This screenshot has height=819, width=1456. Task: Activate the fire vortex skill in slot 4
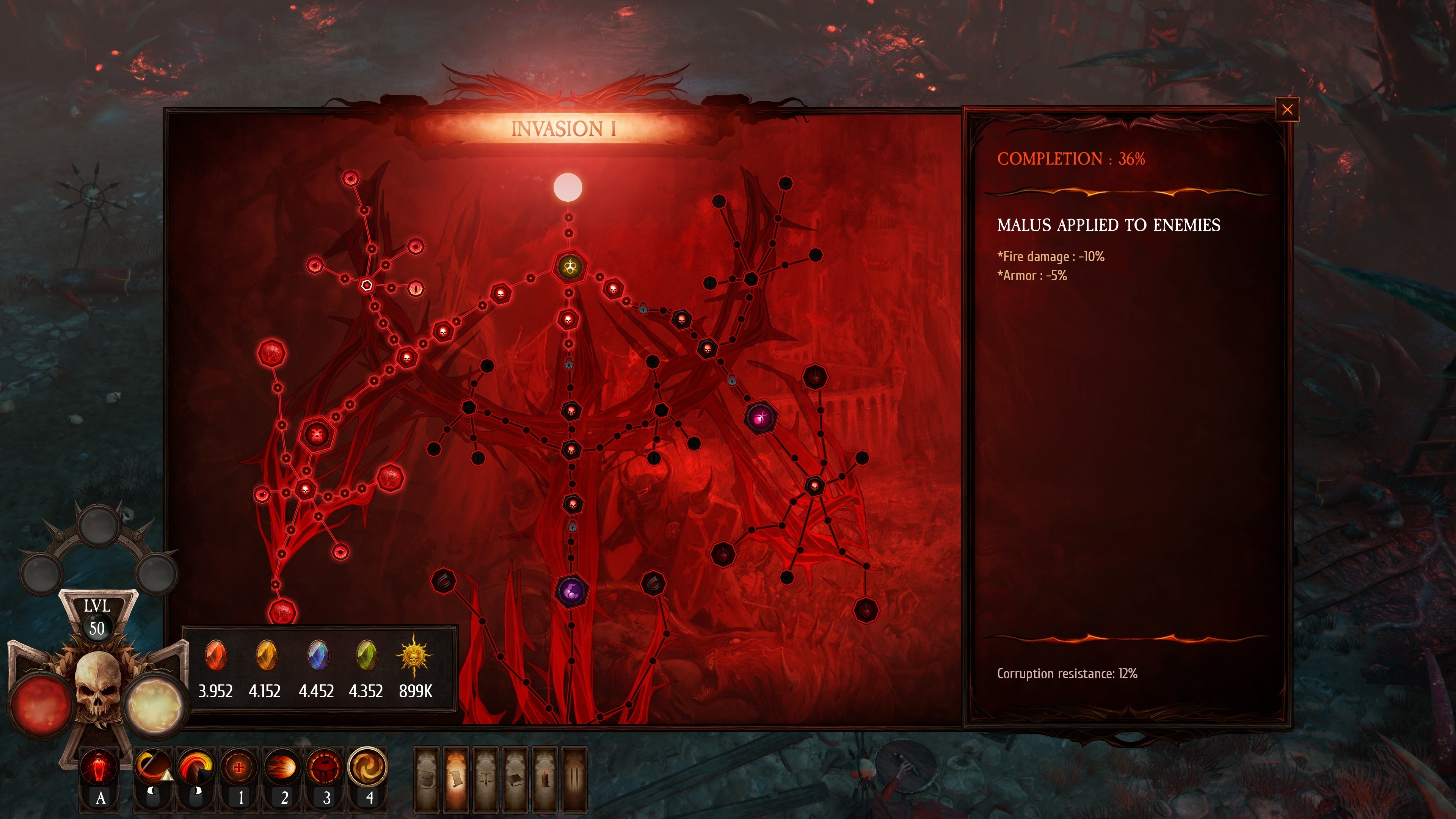pyautogui.click(x=368, y=767)
